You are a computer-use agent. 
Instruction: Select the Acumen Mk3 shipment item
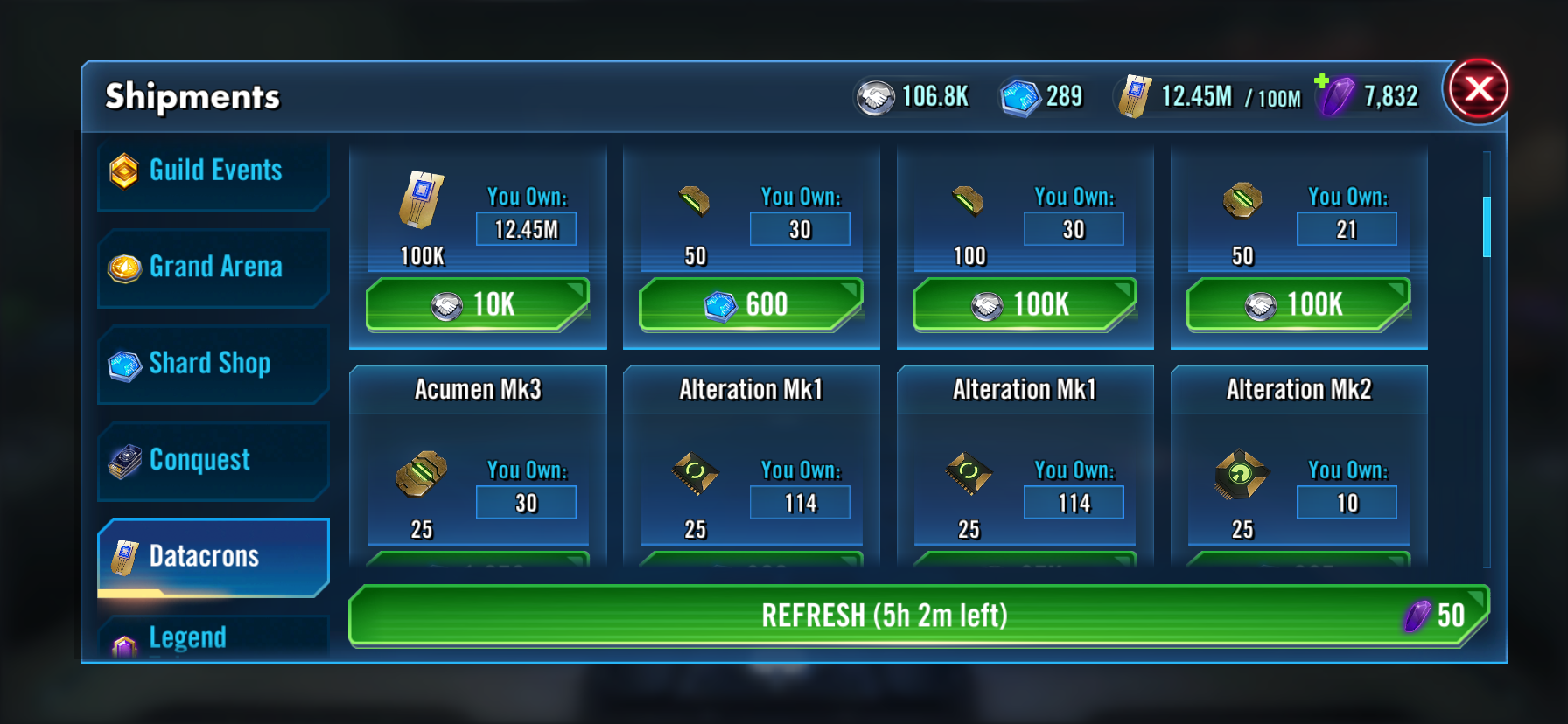478,463
